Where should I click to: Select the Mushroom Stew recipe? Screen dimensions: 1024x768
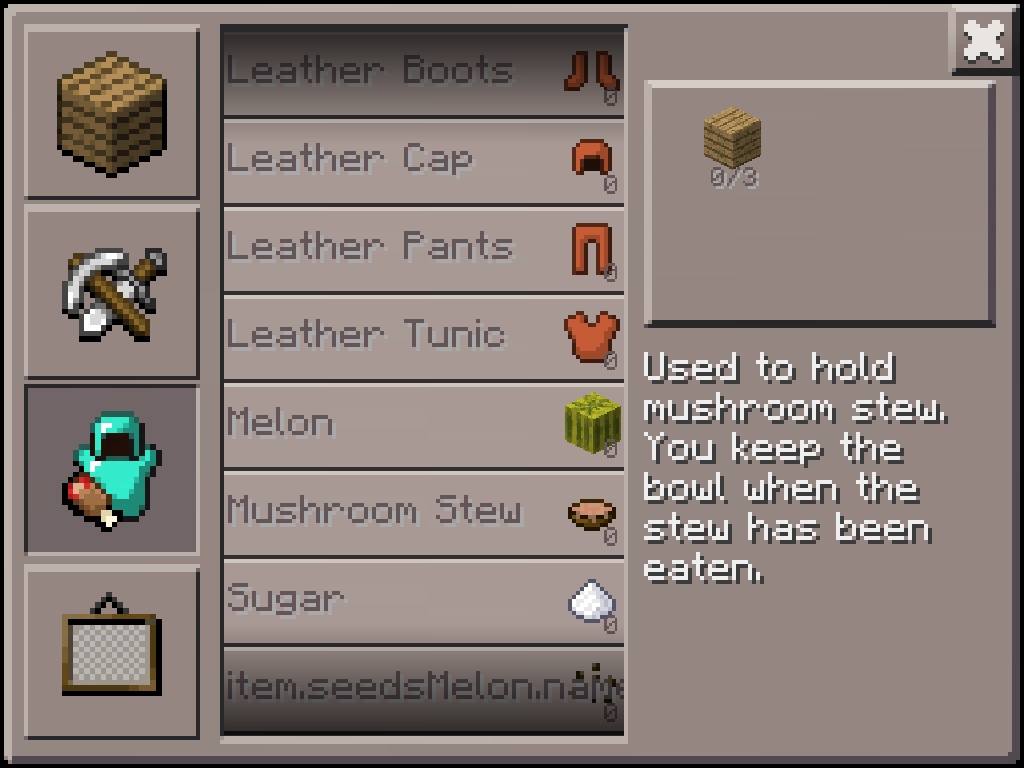[423, 512]
